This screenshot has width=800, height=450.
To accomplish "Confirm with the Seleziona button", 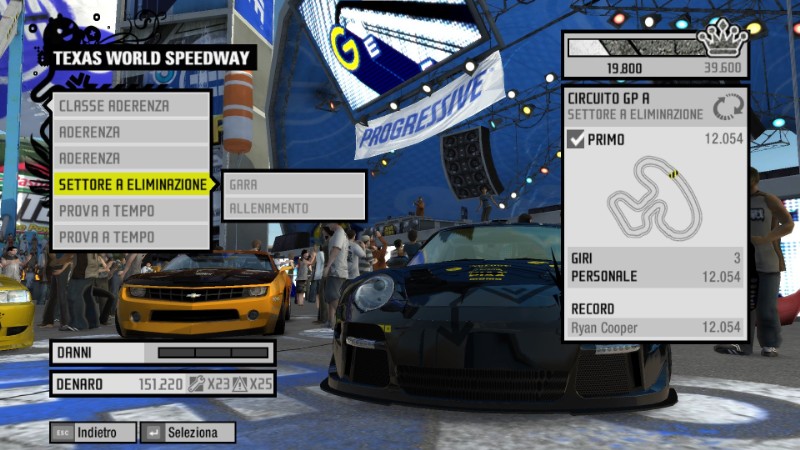I will coord(188,433).
